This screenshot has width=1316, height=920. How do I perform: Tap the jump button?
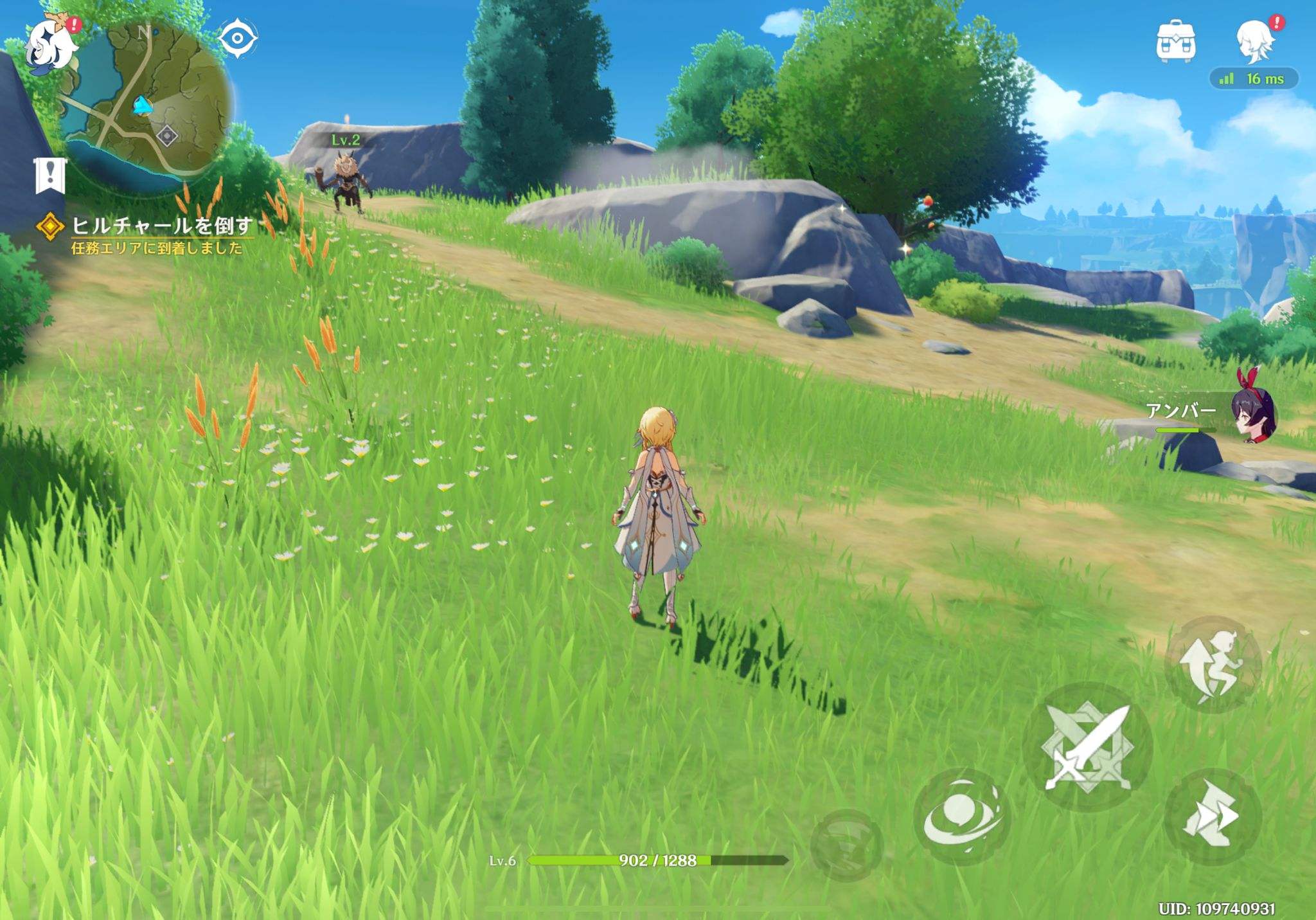pos(1213,665)
